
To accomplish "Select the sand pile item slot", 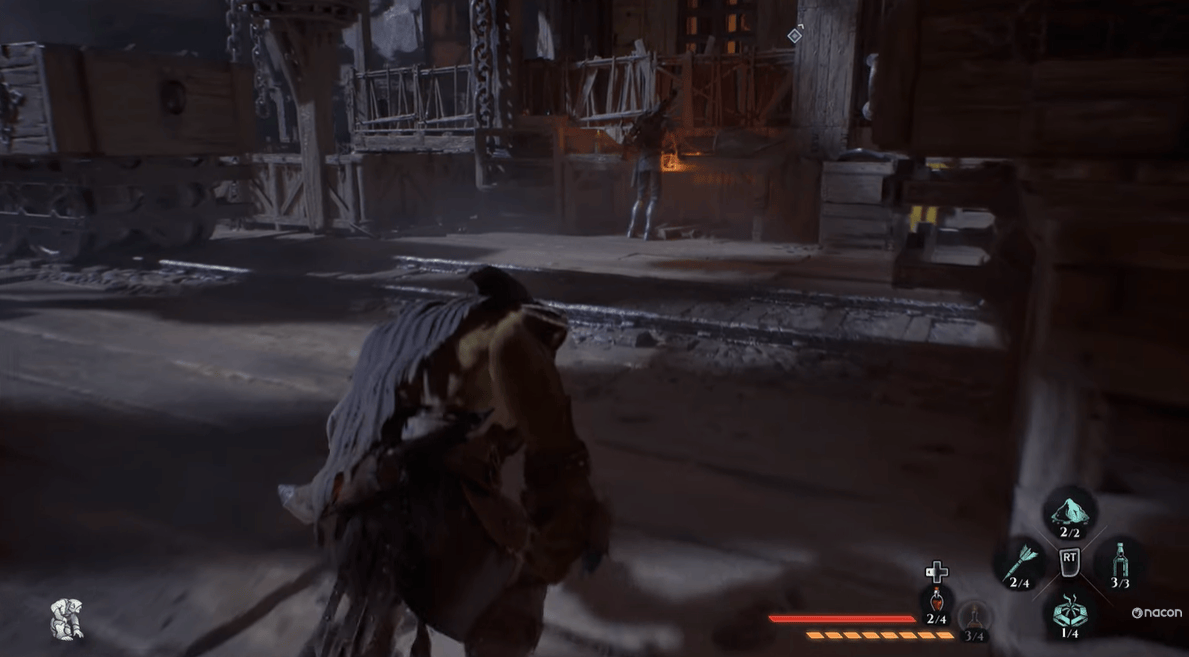I will point(1069,512).
